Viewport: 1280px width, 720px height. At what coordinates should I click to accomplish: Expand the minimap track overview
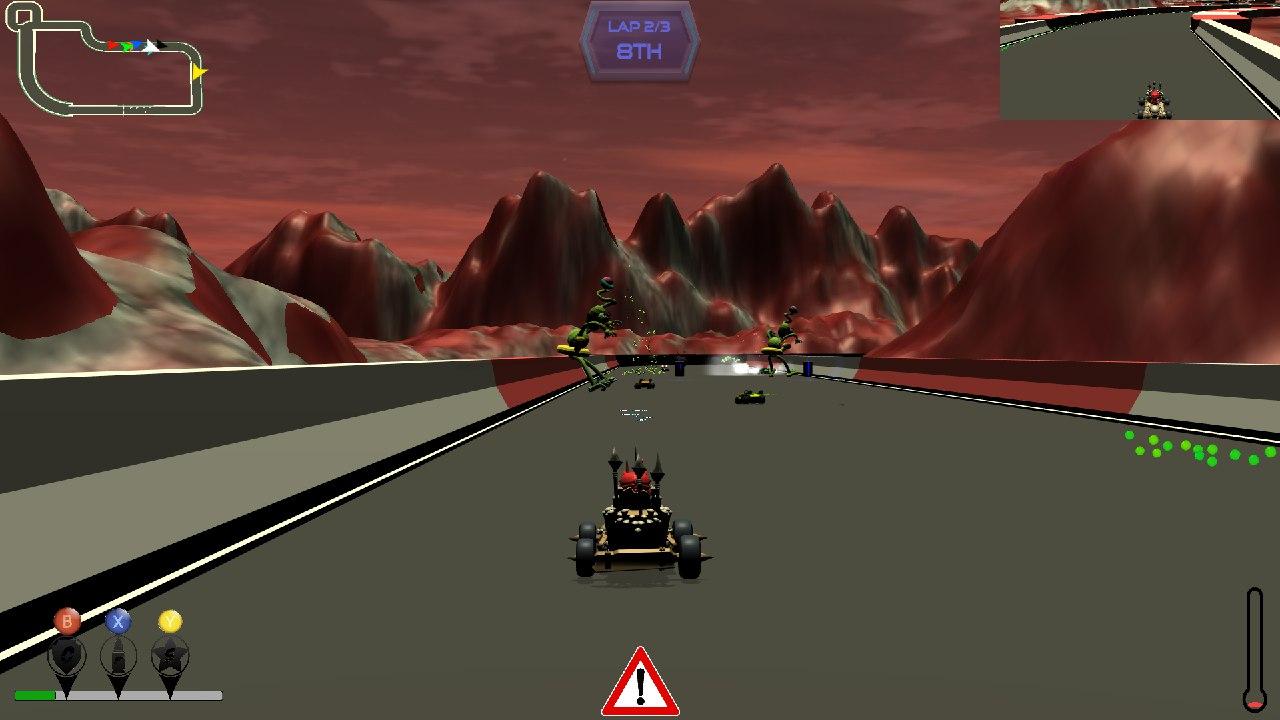coord(105,55)
